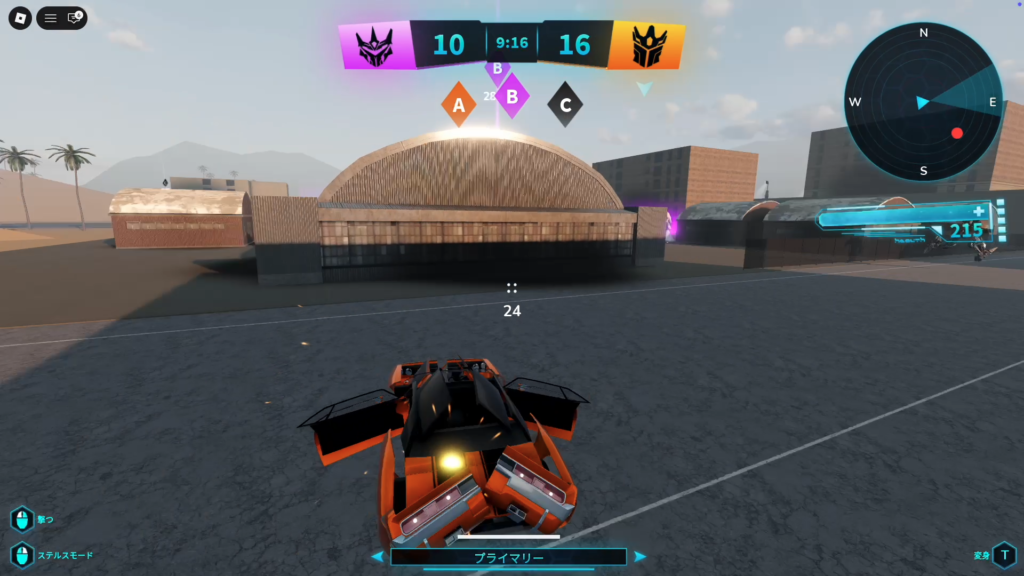The image size is (1024, 576).
Task: Select the プライマリー weapon label
Action: [x=508, y=557]
